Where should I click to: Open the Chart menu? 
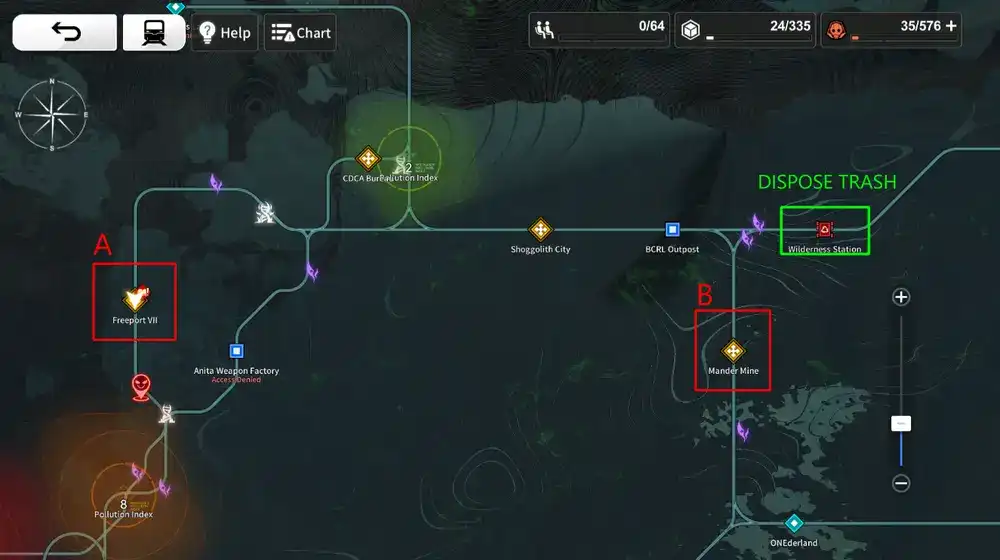(x=301, y=32)
